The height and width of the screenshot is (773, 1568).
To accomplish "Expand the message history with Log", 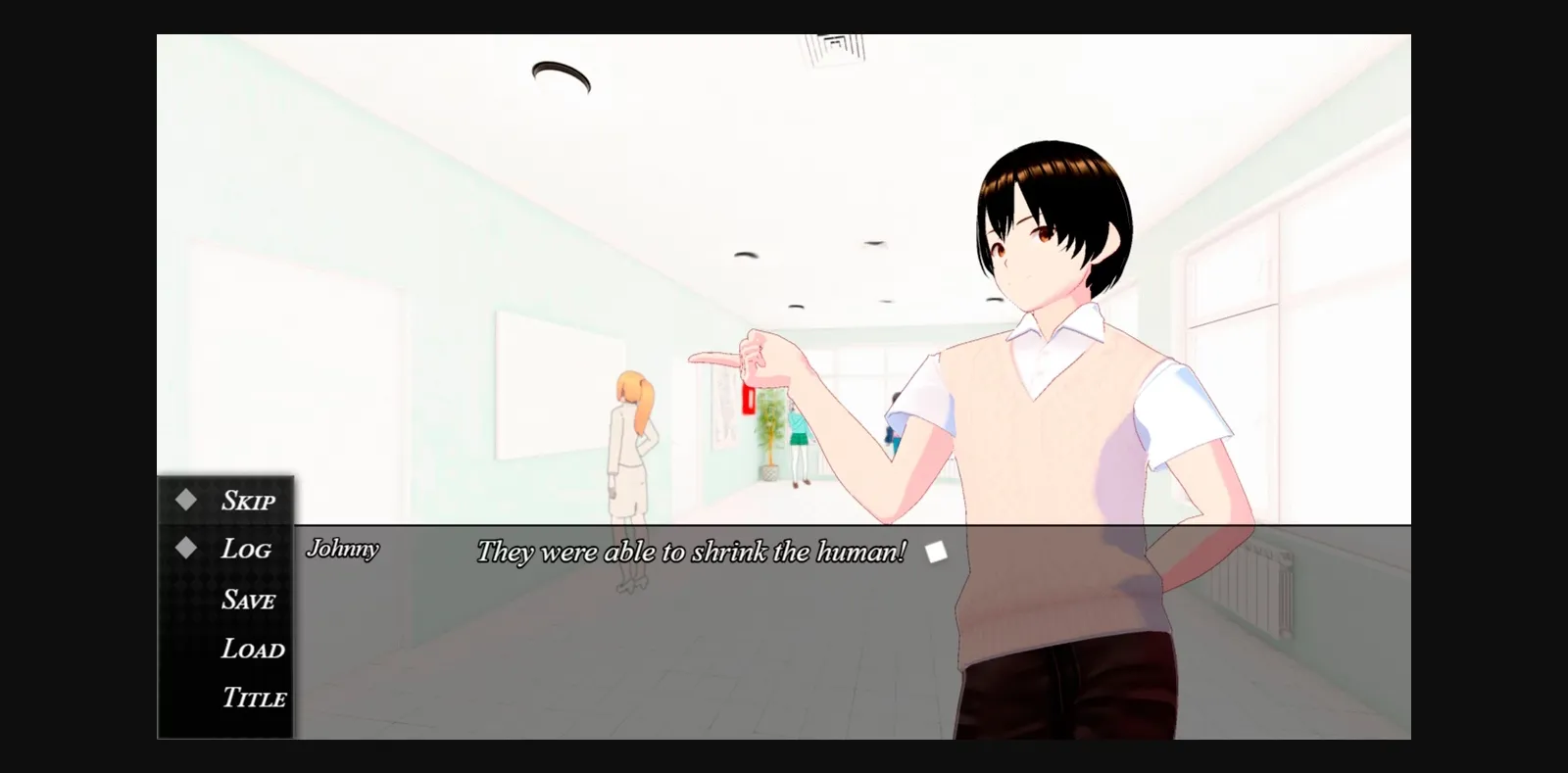I will pyautogui.click(x=245, y=549).
